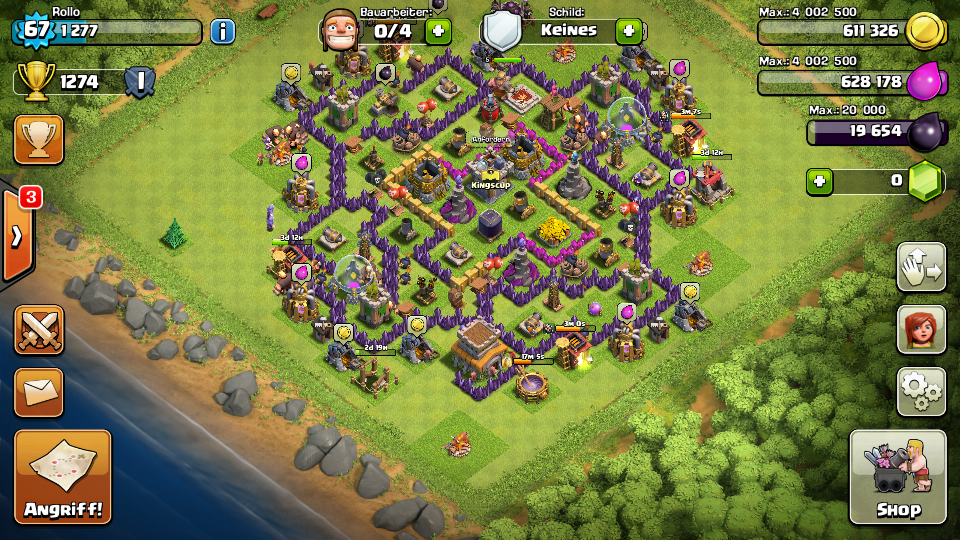The height and width of the screenshot is (540, 960).
Task: Buy a shield using the green plus
Action: 628,31
